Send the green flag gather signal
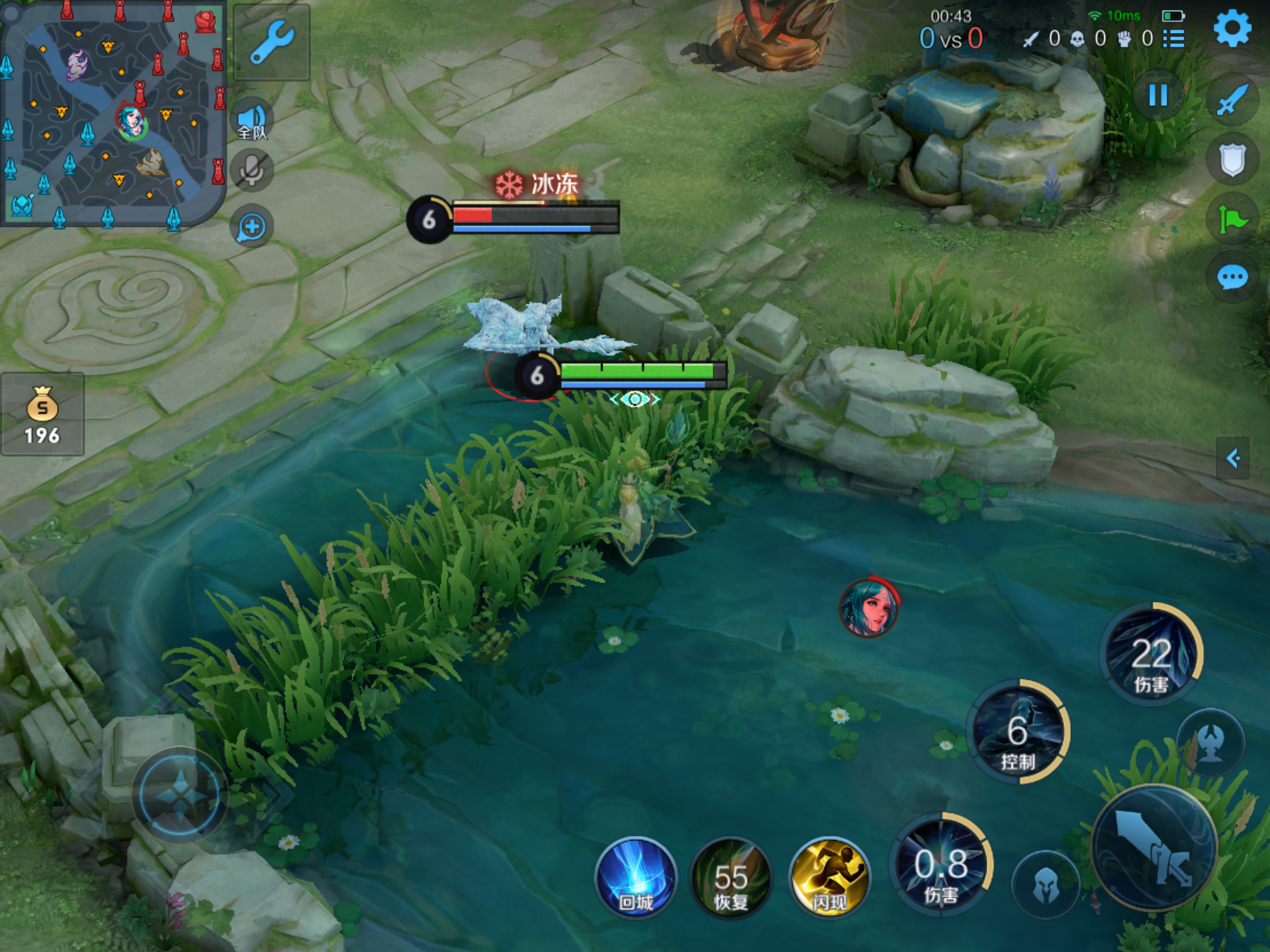1270x952 pixels. coord(1232,220)
